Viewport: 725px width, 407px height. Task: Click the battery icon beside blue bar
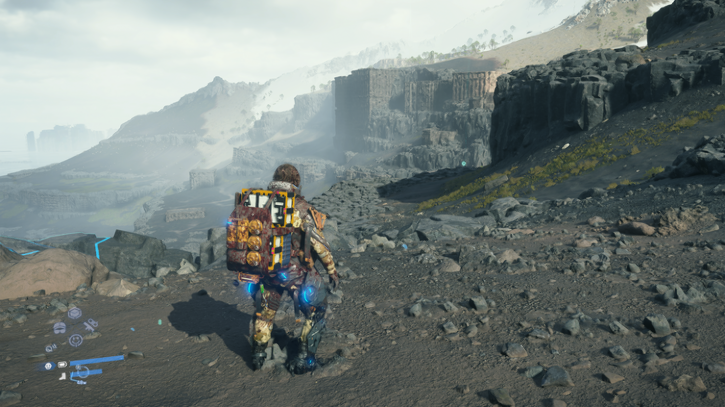[x=62, y=365]
